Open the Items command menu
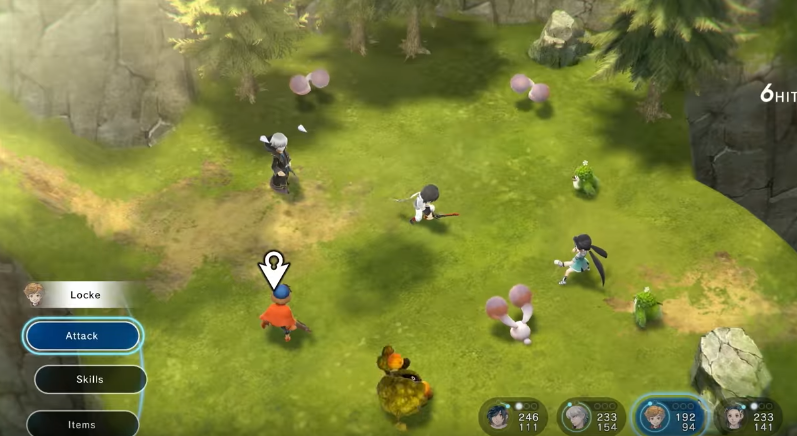 [82, 424]
